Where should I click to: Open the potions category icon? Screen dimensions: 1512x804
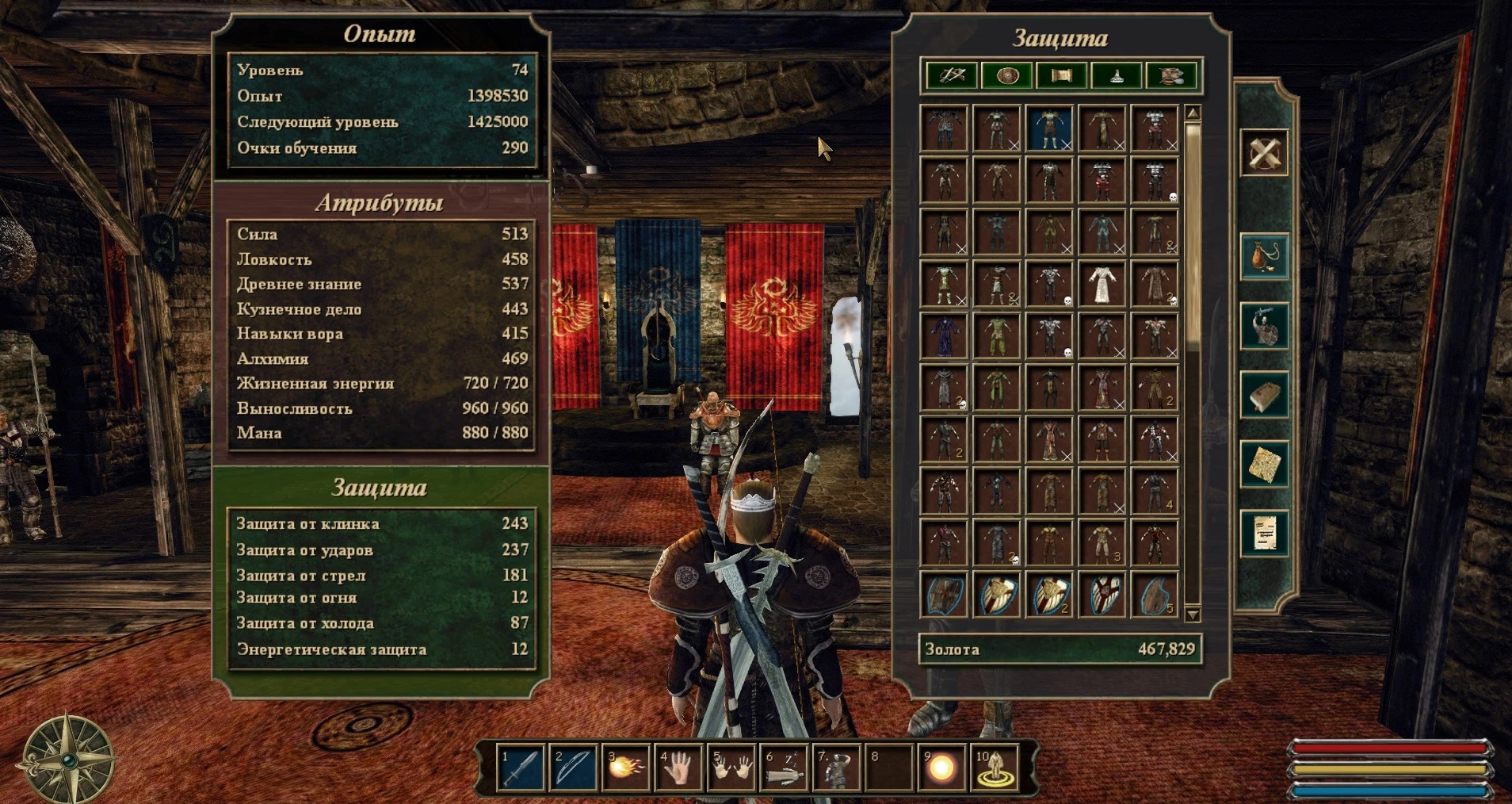coord(1116,75)
